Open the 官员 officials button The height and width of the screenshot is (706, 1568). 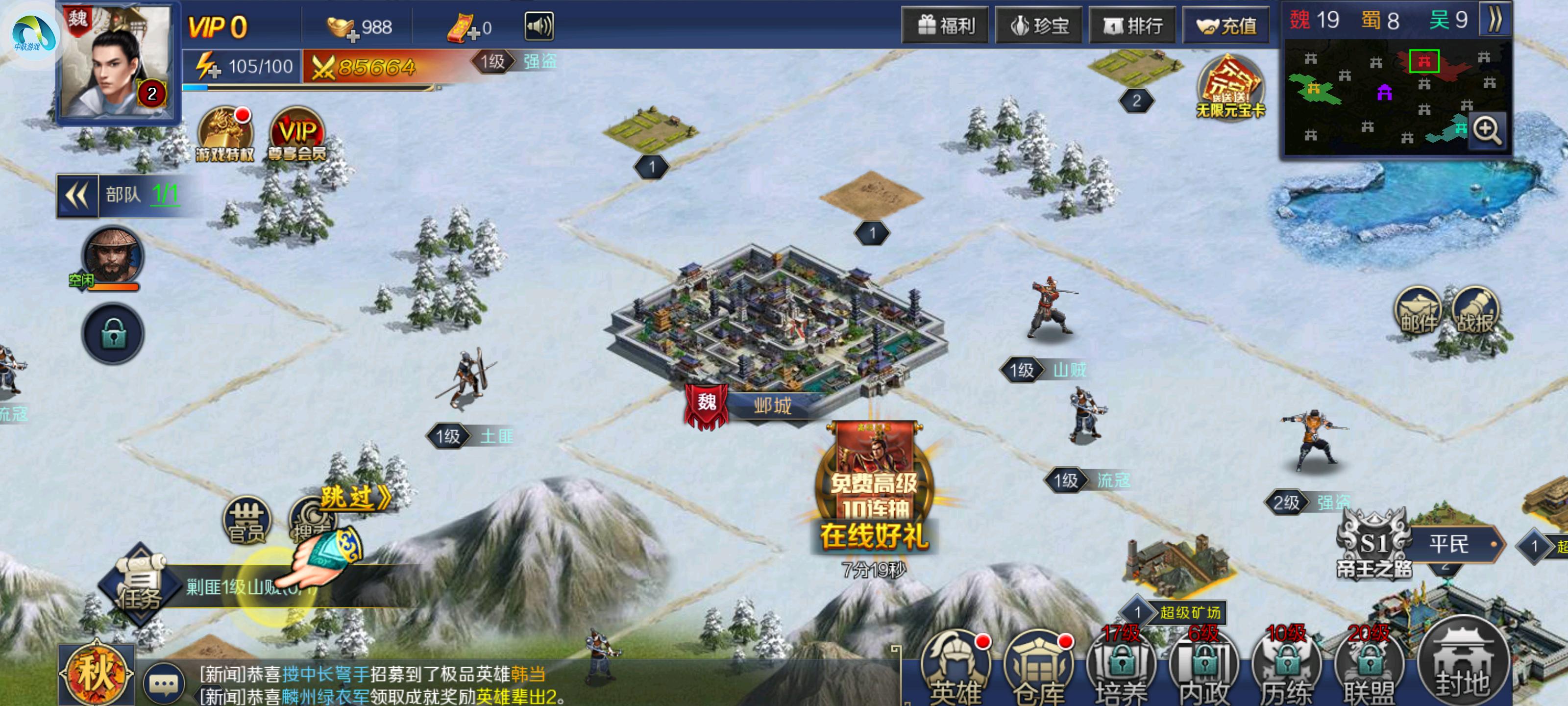[246, 520]
